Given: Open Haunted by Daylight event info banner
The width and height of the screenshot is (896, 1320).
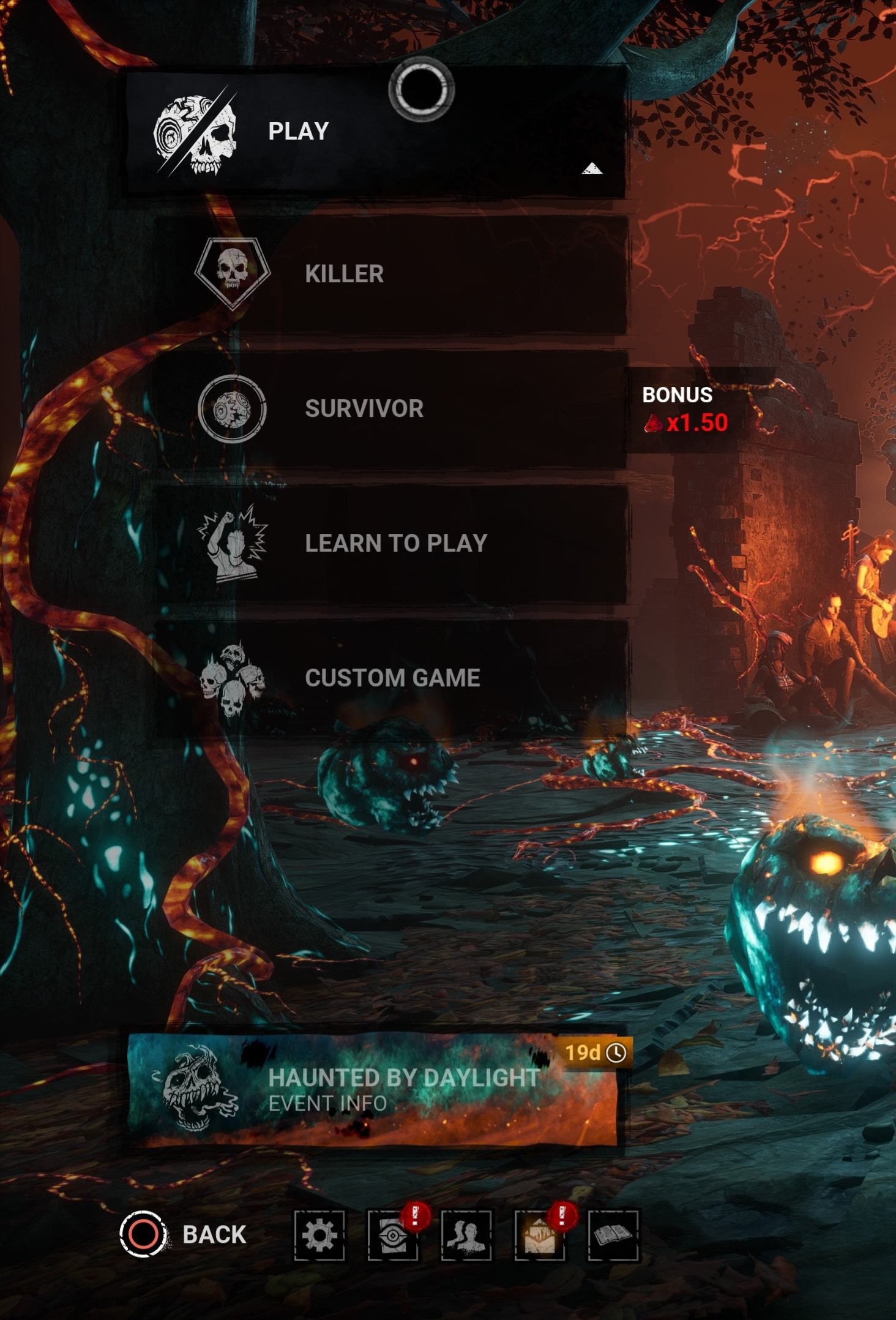Looking at the screenshot, I should click(x=373, y=1090).
